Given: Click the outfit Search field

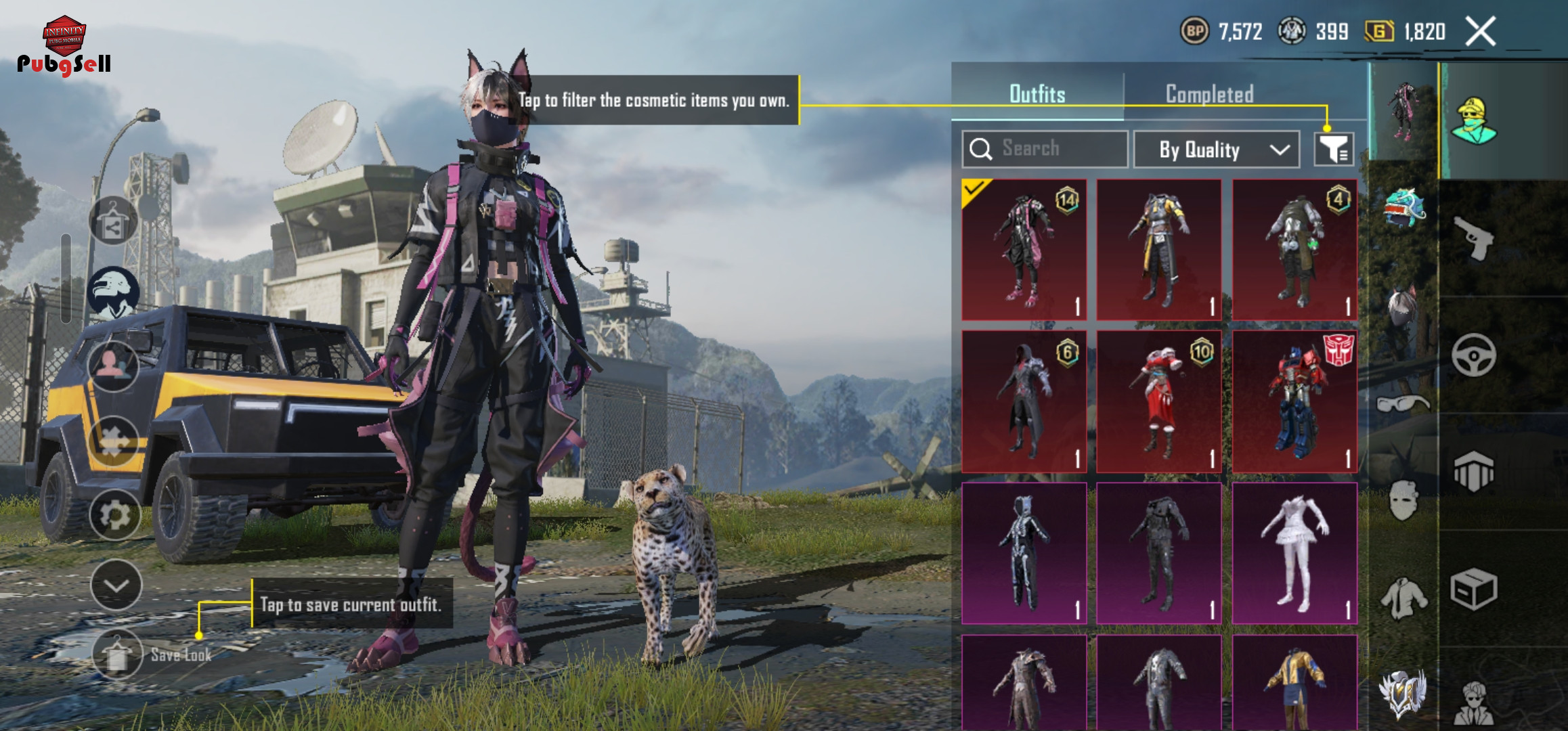Looking at the screenshot, I should point(1045,149).
